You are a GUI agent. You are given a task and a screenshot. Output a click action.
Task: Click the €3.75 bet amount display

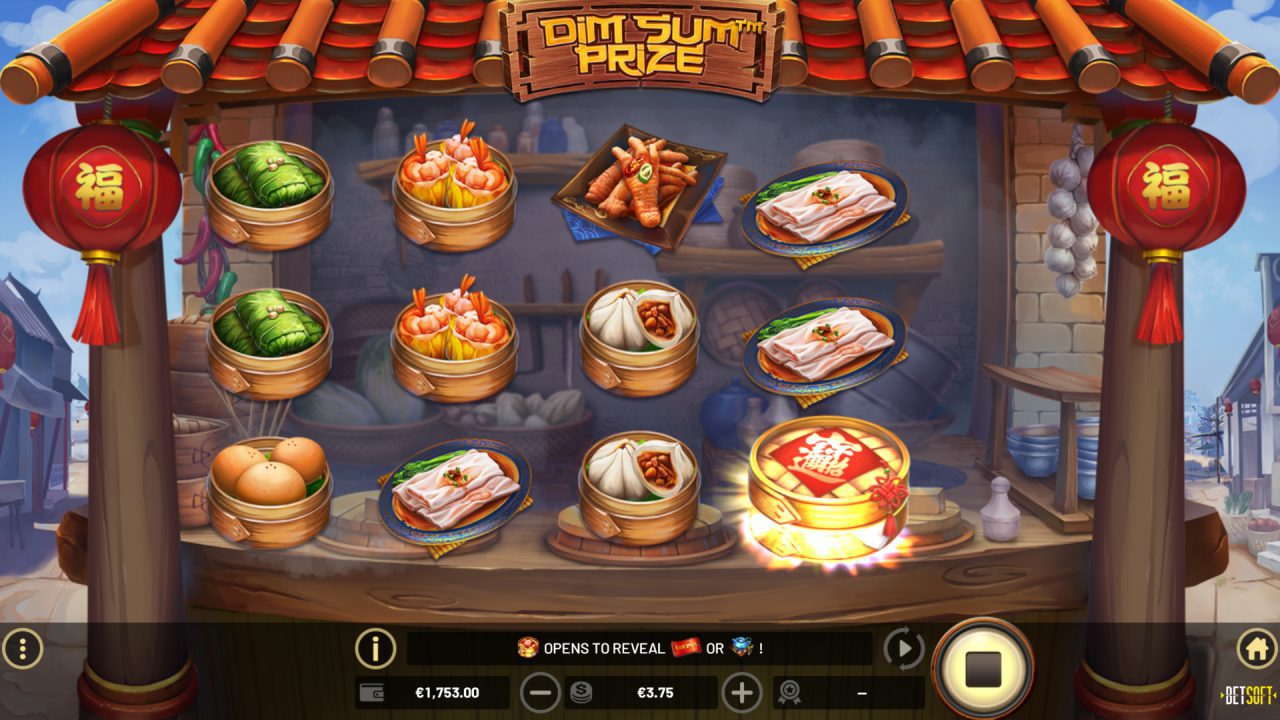coord(655,691)
